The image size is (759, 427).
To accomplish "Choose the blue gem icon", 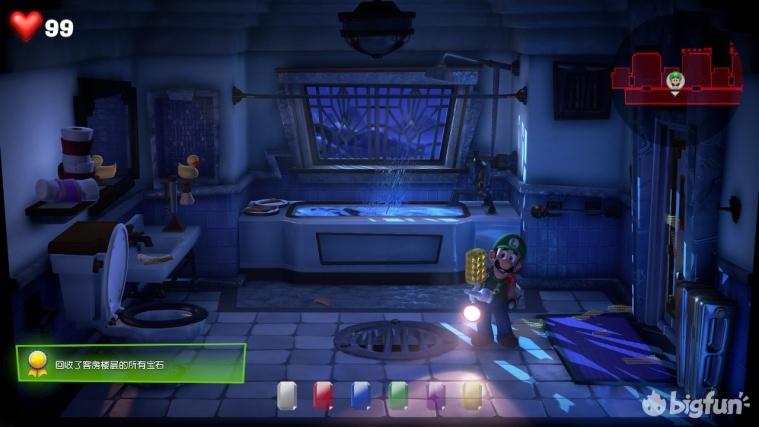I will [x=360, y=395].
